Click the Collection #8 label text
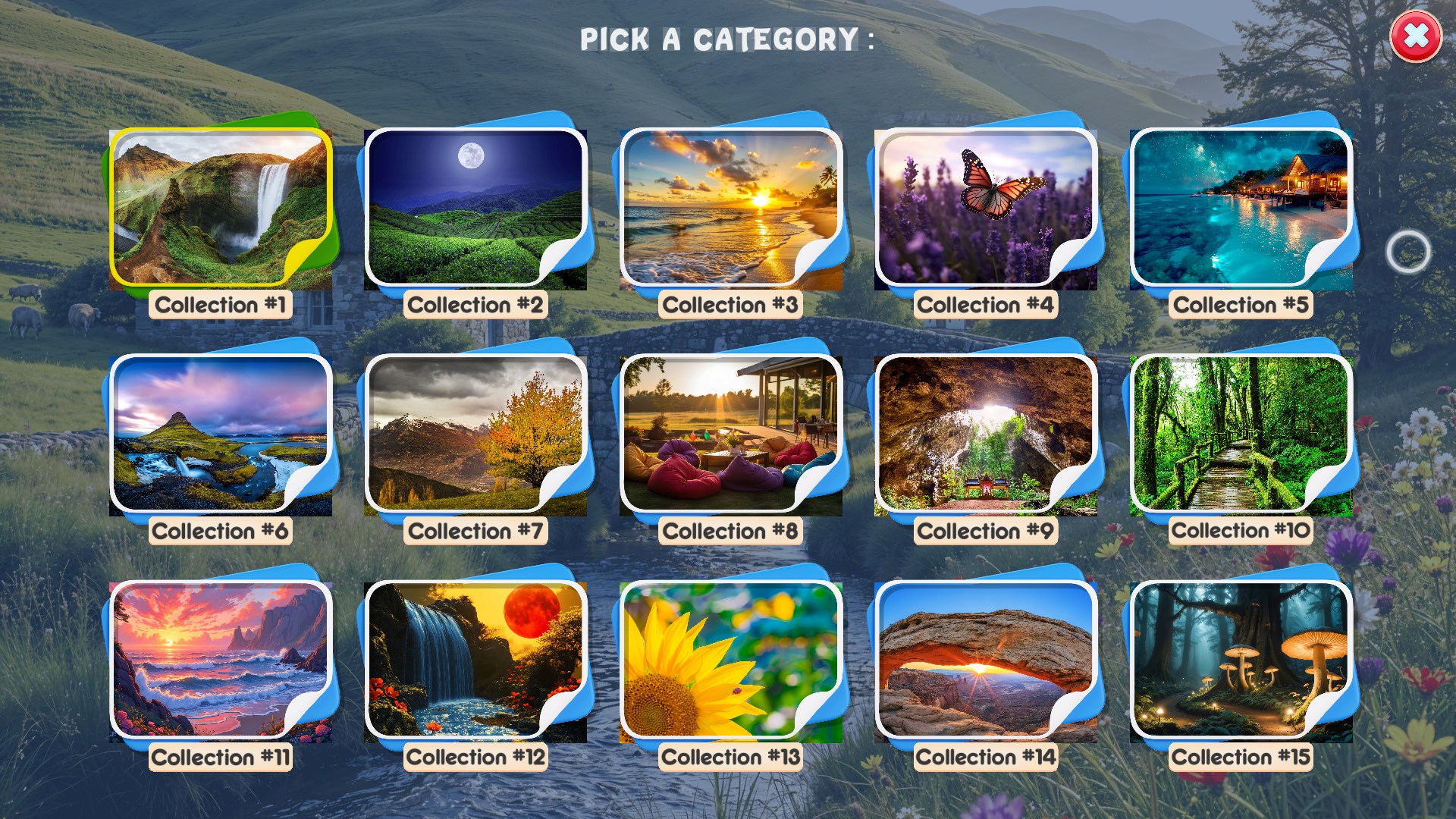This screenshot has width=1456, height=819. tap(732, 531)
